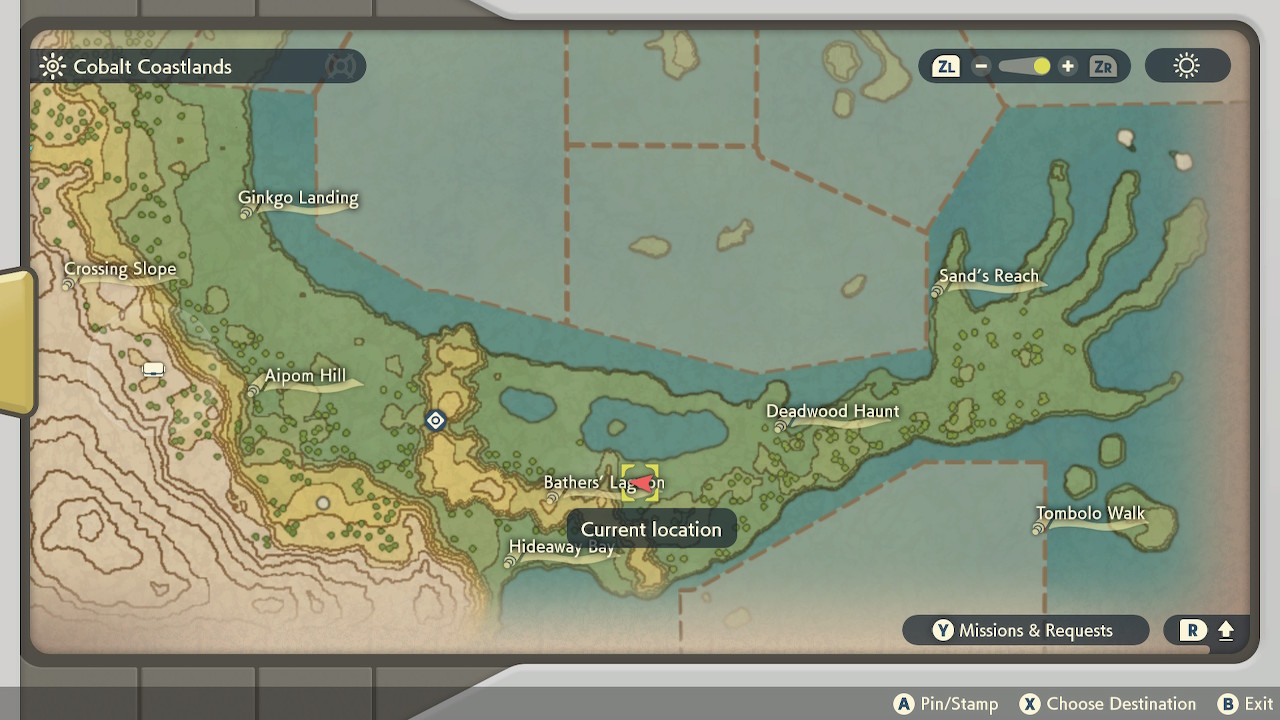Select the red player location arrow marker
Screen dimensions: 1280x720
640,483
